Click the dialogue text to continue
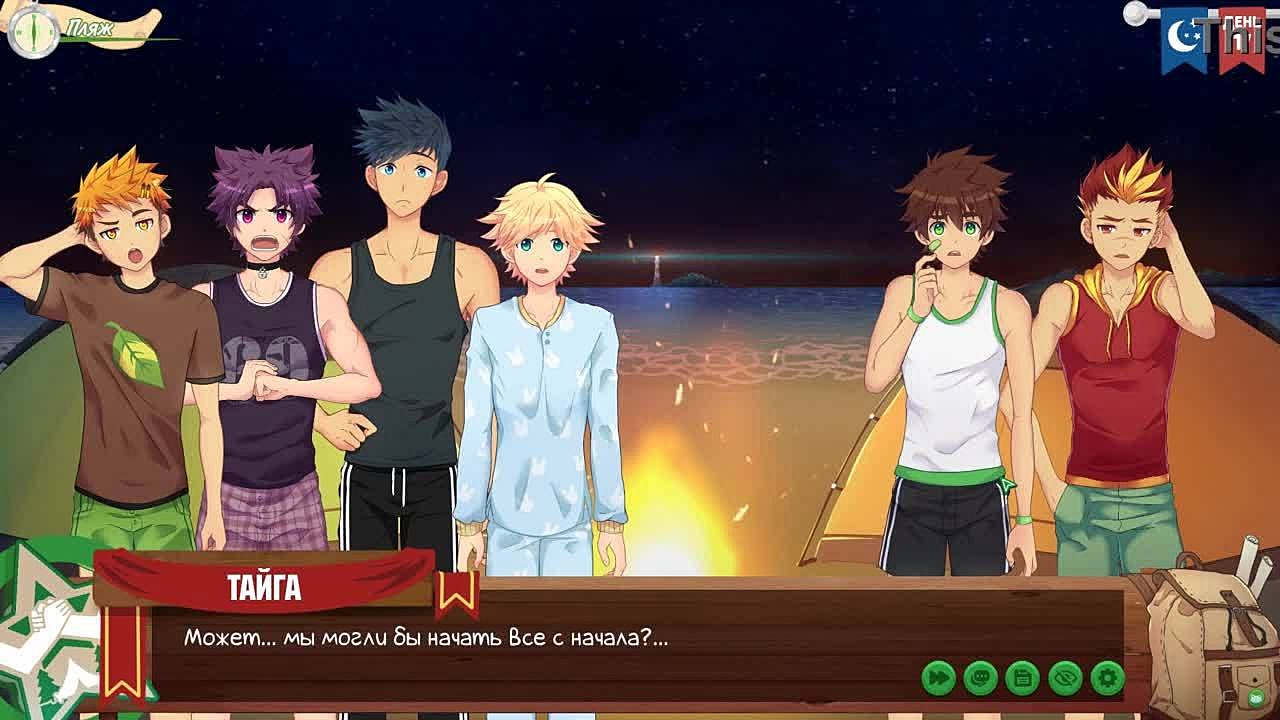1280x720 pixels. 426,638
